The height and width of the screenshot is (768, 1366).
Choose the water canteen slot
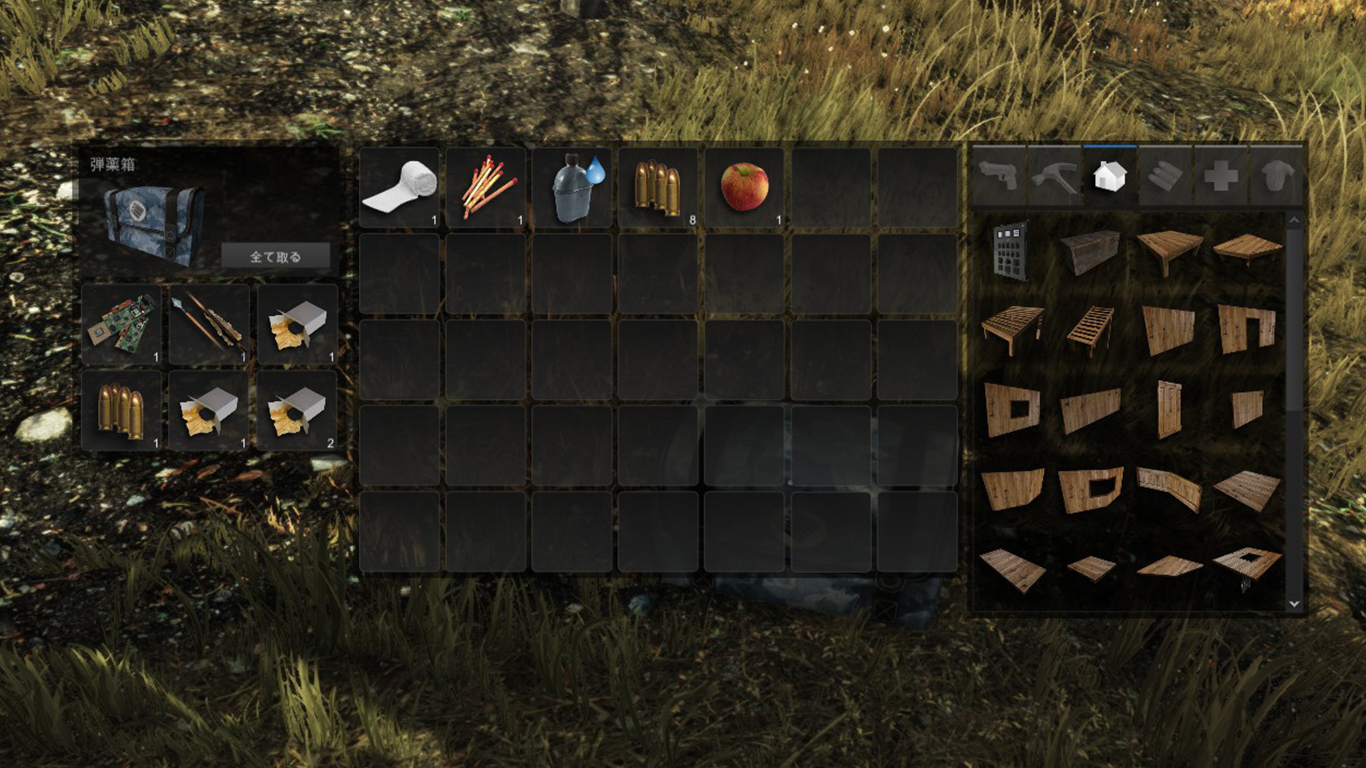(x=572, y=188)
